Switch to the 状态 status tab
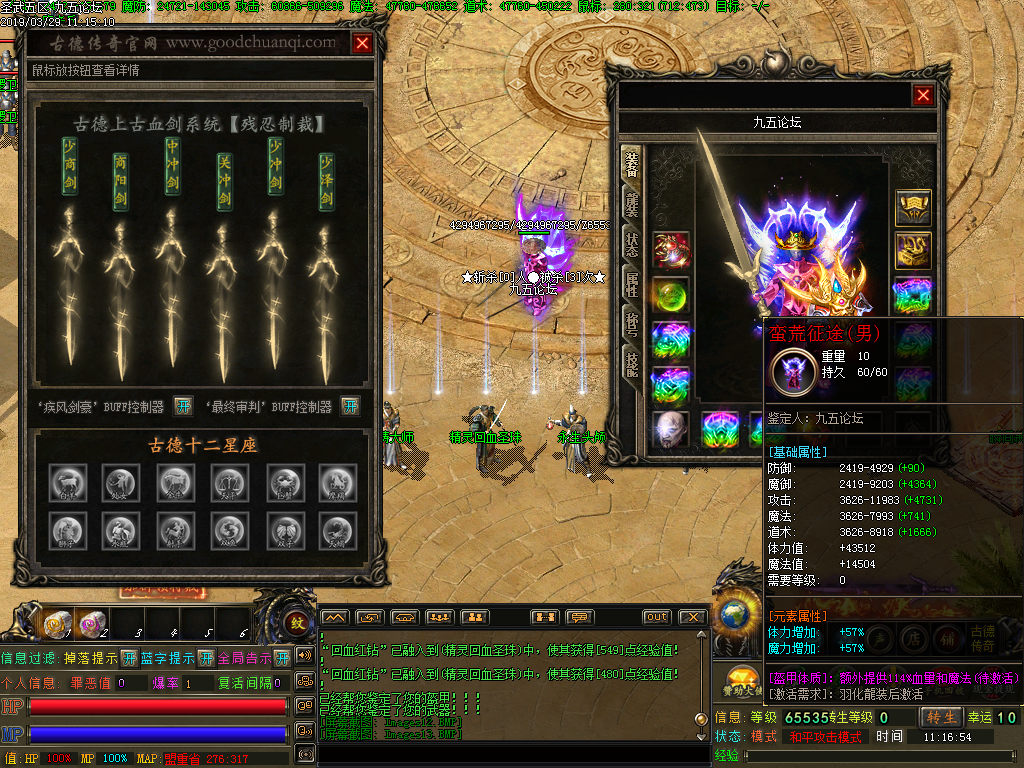Viewport: 1024px width, 768px height. (x=631, y=247)
